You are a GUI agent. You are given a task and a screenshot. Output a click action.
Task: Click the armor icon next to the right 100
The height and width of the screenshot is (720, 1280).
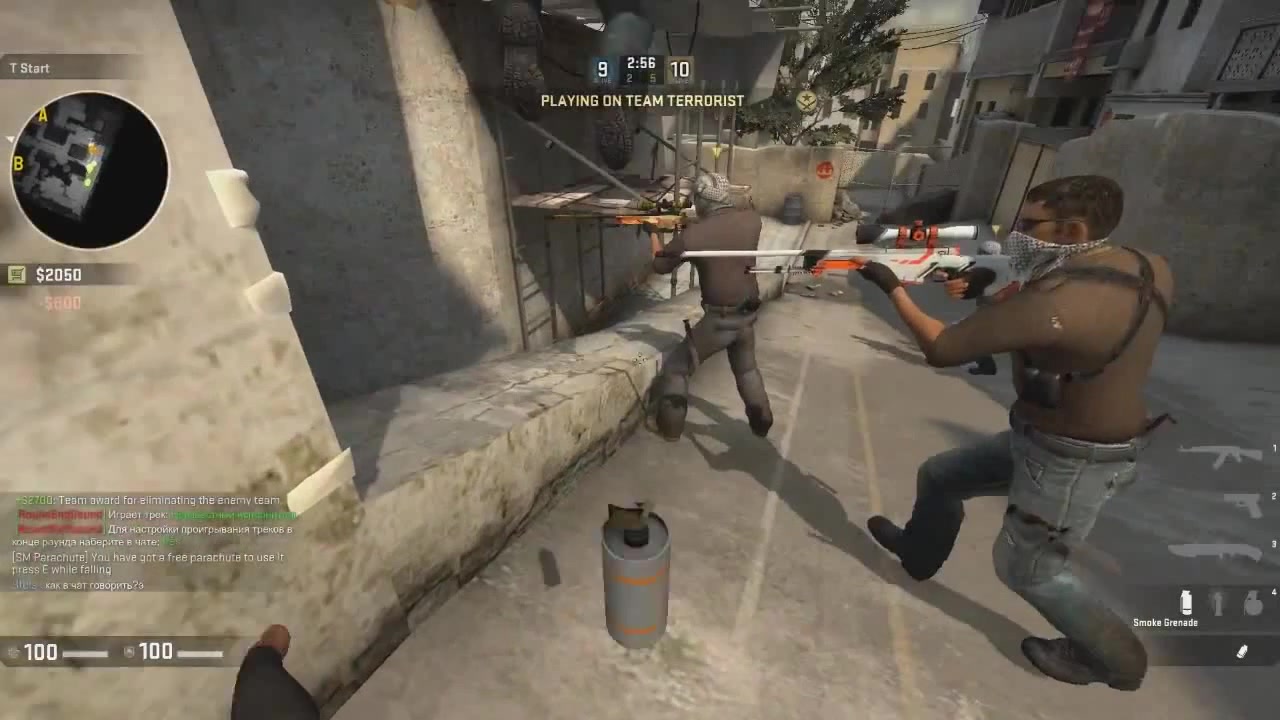(x=128, y=651)
